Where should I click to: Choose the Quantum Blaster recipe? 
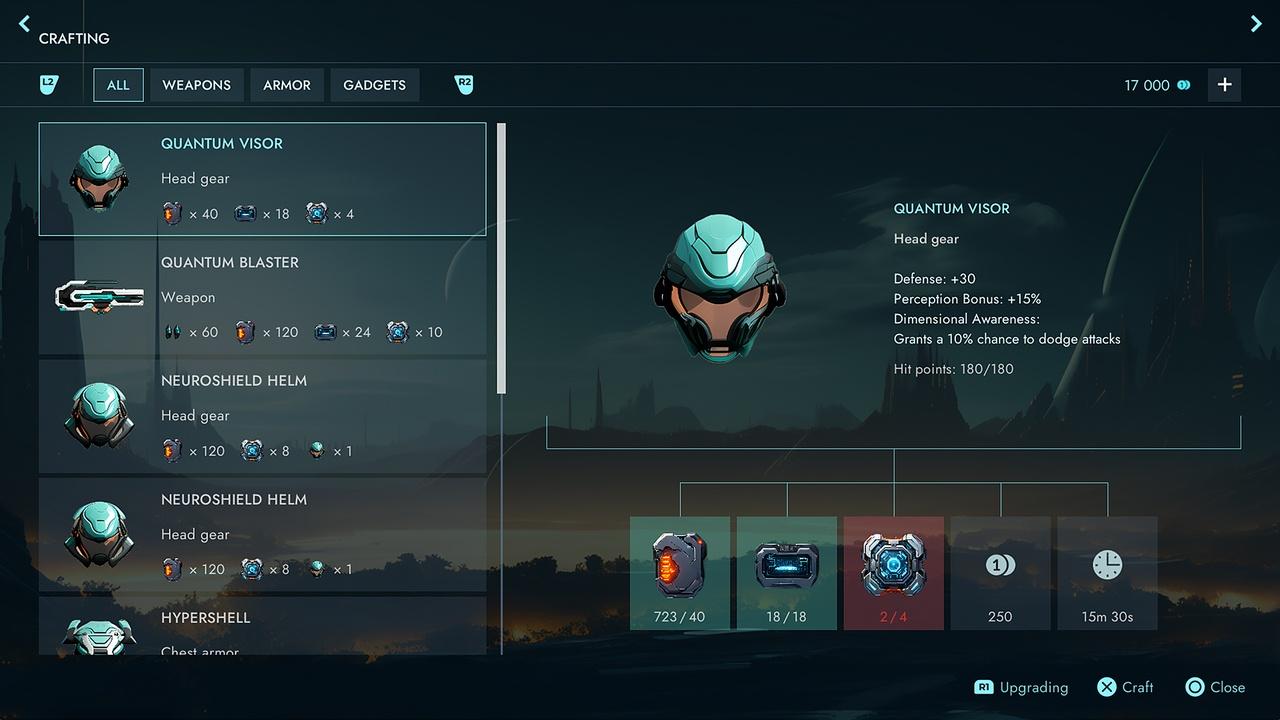(262, 297)
